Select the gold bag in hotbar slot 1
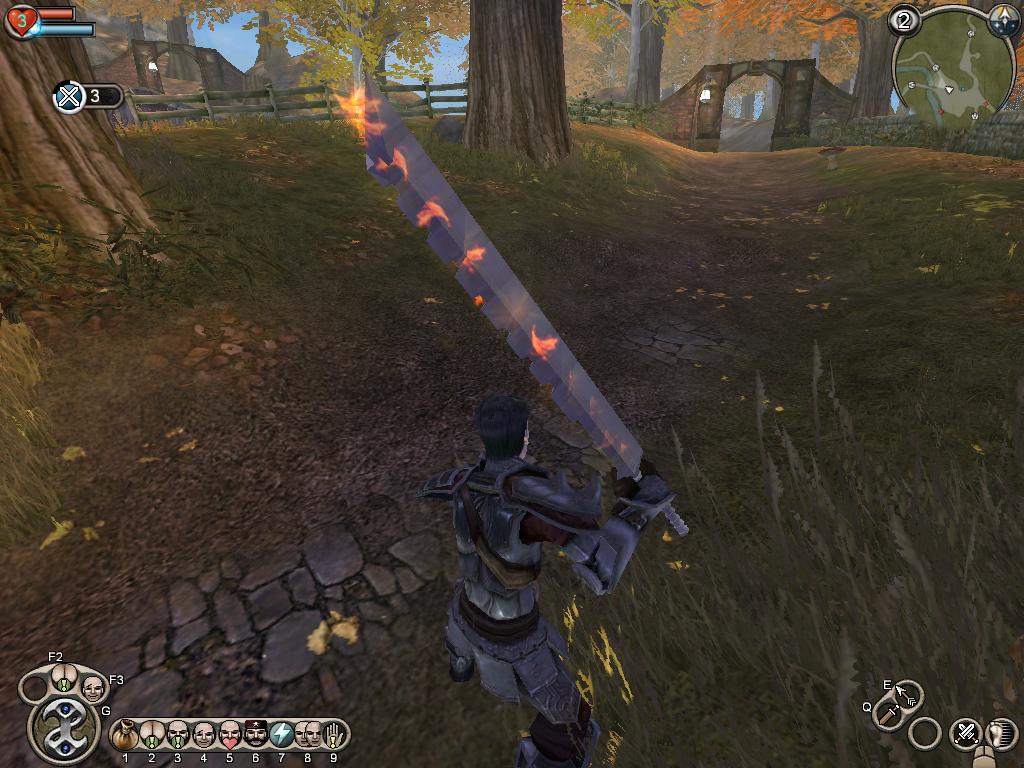1024x768 pixels. tap(125, 735)
